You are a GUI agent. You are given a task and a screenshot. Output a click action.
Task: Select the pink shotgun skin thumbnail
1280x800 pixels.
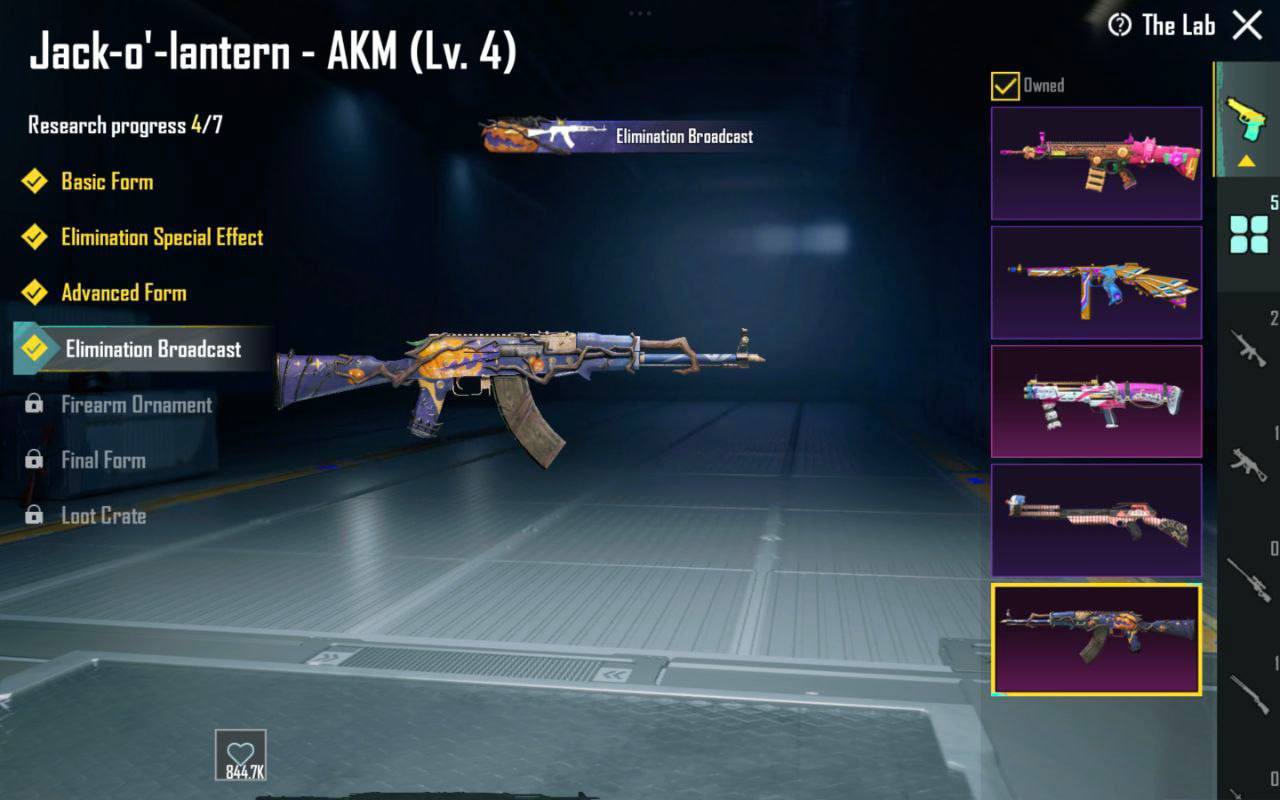pyautogui.click(x=1096, y=519)
